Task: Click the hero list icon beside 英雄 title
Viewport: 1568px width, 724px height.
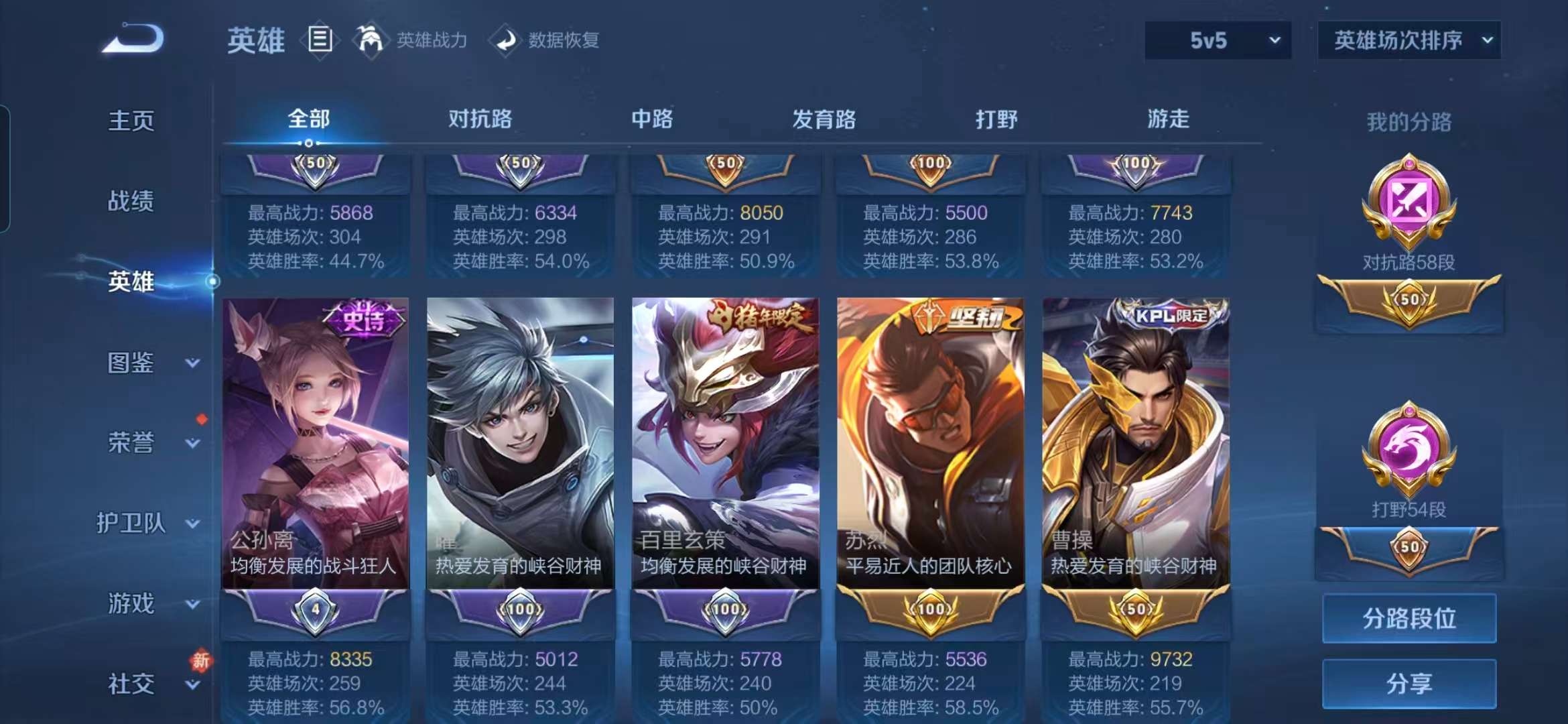Action: (x=320, y=38)
